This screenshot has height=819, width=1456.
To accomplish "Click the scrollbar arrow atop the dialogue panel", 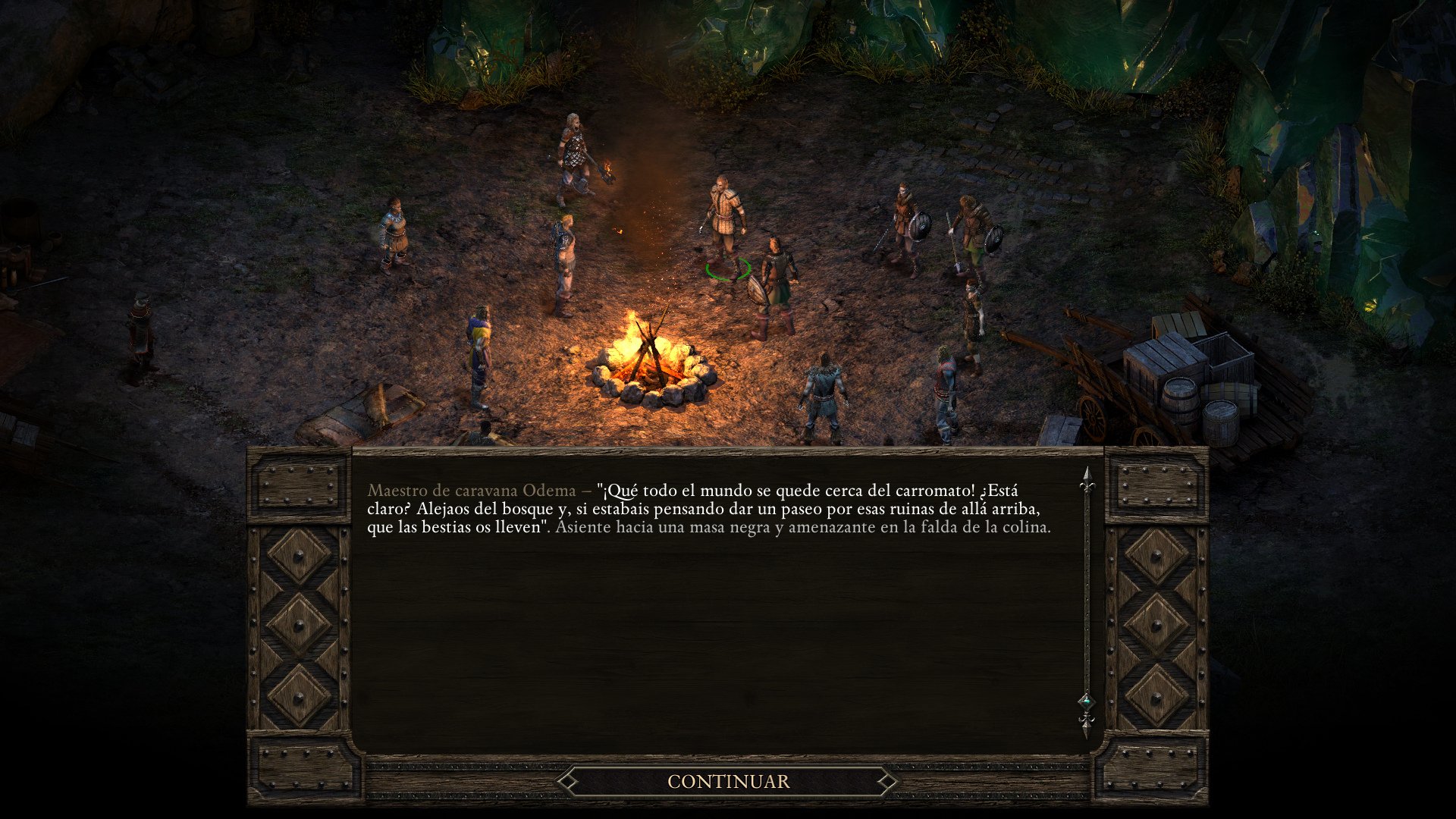I will point(1086,476).
